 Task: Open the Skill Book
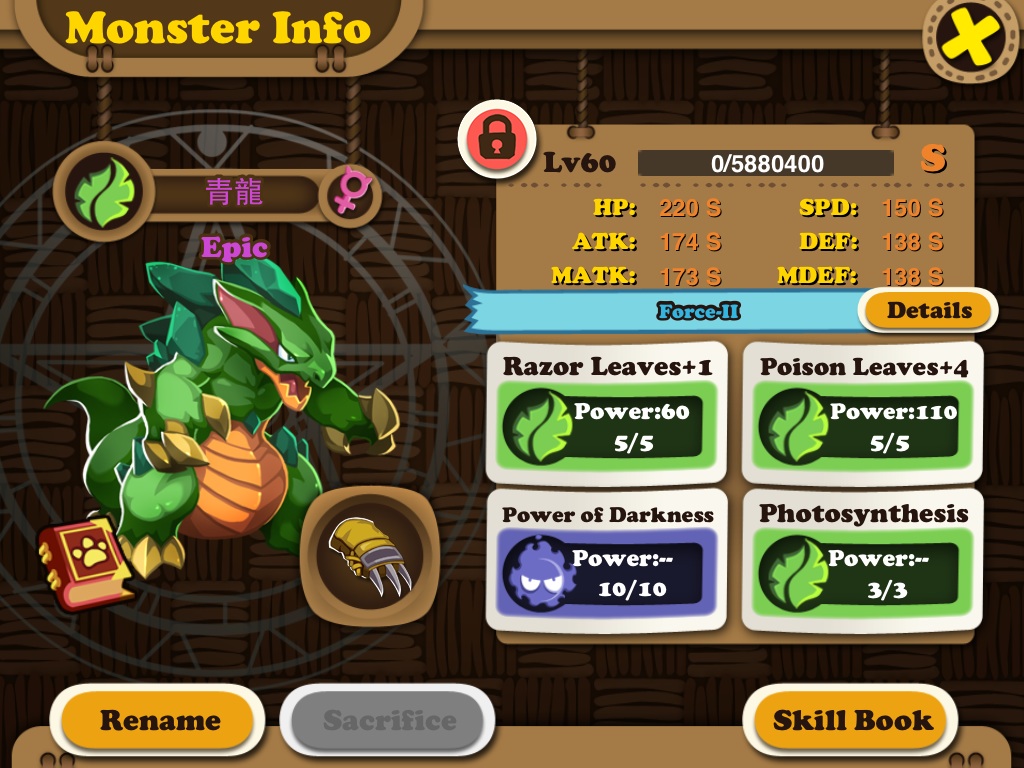tap(851, 720)
